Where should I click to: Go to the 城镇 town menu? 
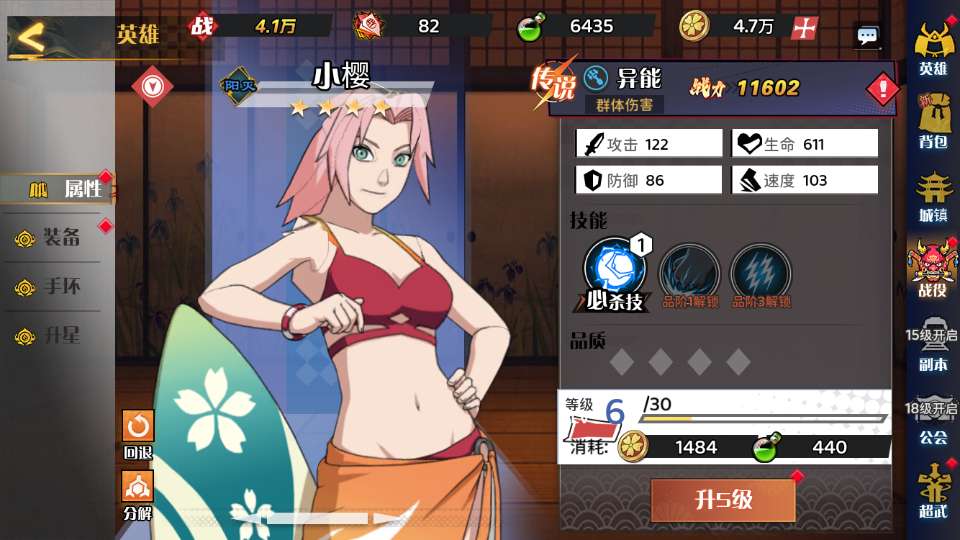pyautogui.click(x=933, y=196)
